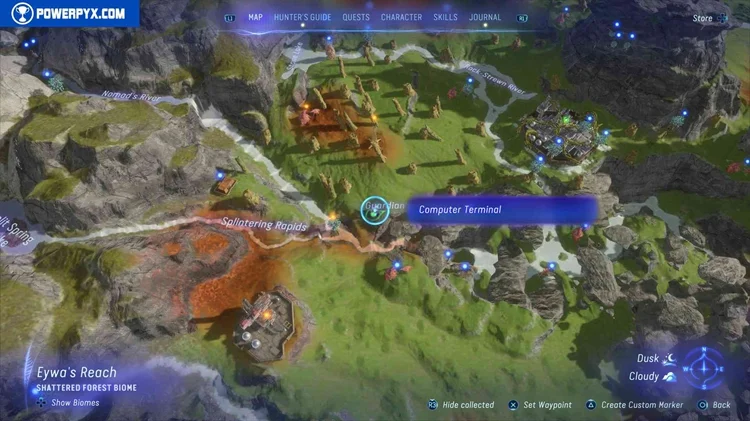750x421 pixels.
Task: Toggle Show Biomes on the map
Action: click(x=69, y=403)
